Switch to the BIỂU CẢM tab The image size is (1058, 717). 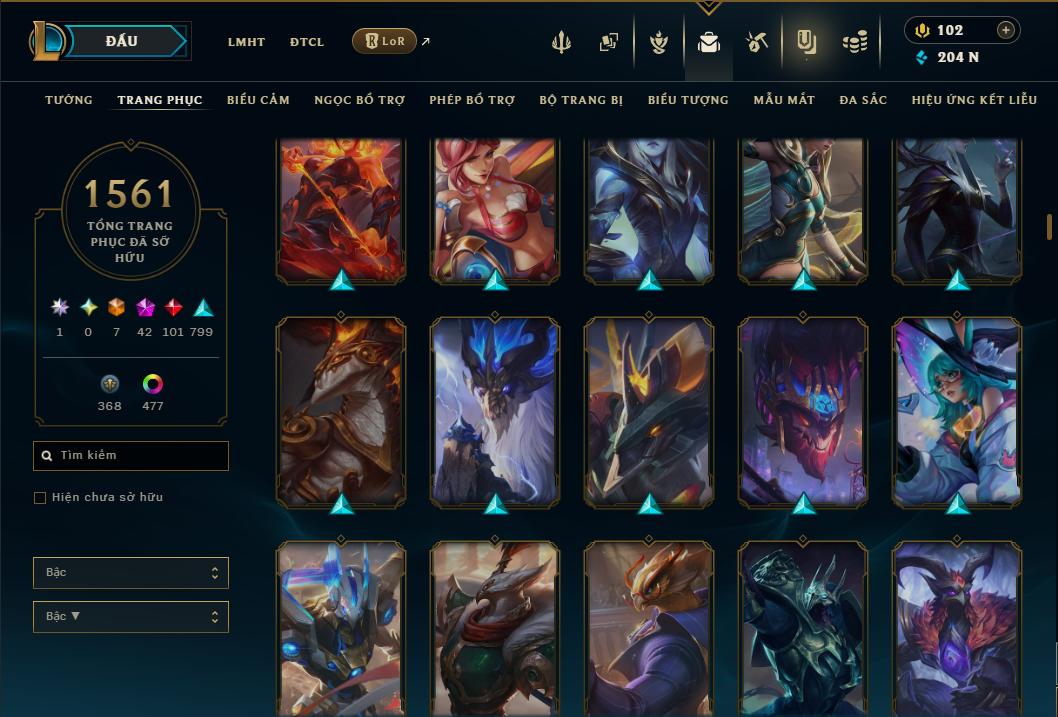pyautogui.click(x=258, y=100)
